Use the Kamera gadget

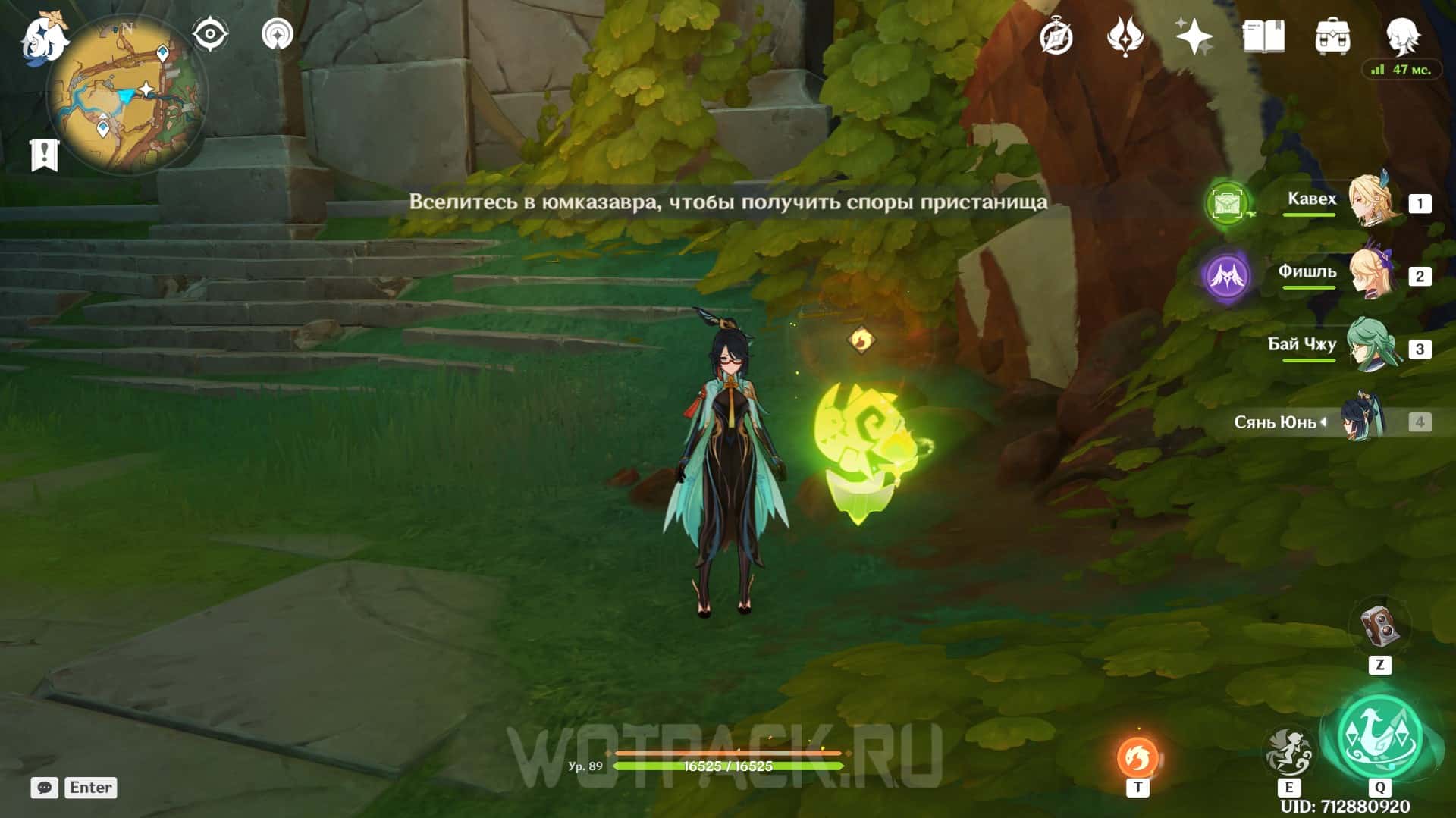click(1379, 627)
